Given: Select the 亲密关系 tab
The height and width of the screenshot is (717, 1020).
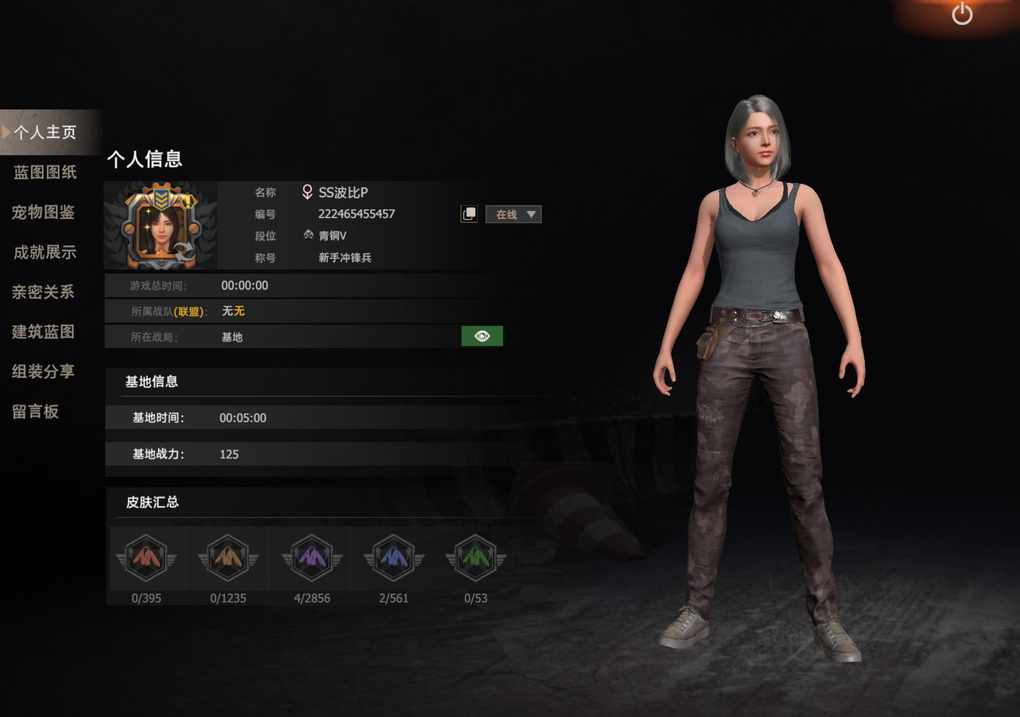Looking at the screenshot, I should pyautogui.click(x=44, y=292).
